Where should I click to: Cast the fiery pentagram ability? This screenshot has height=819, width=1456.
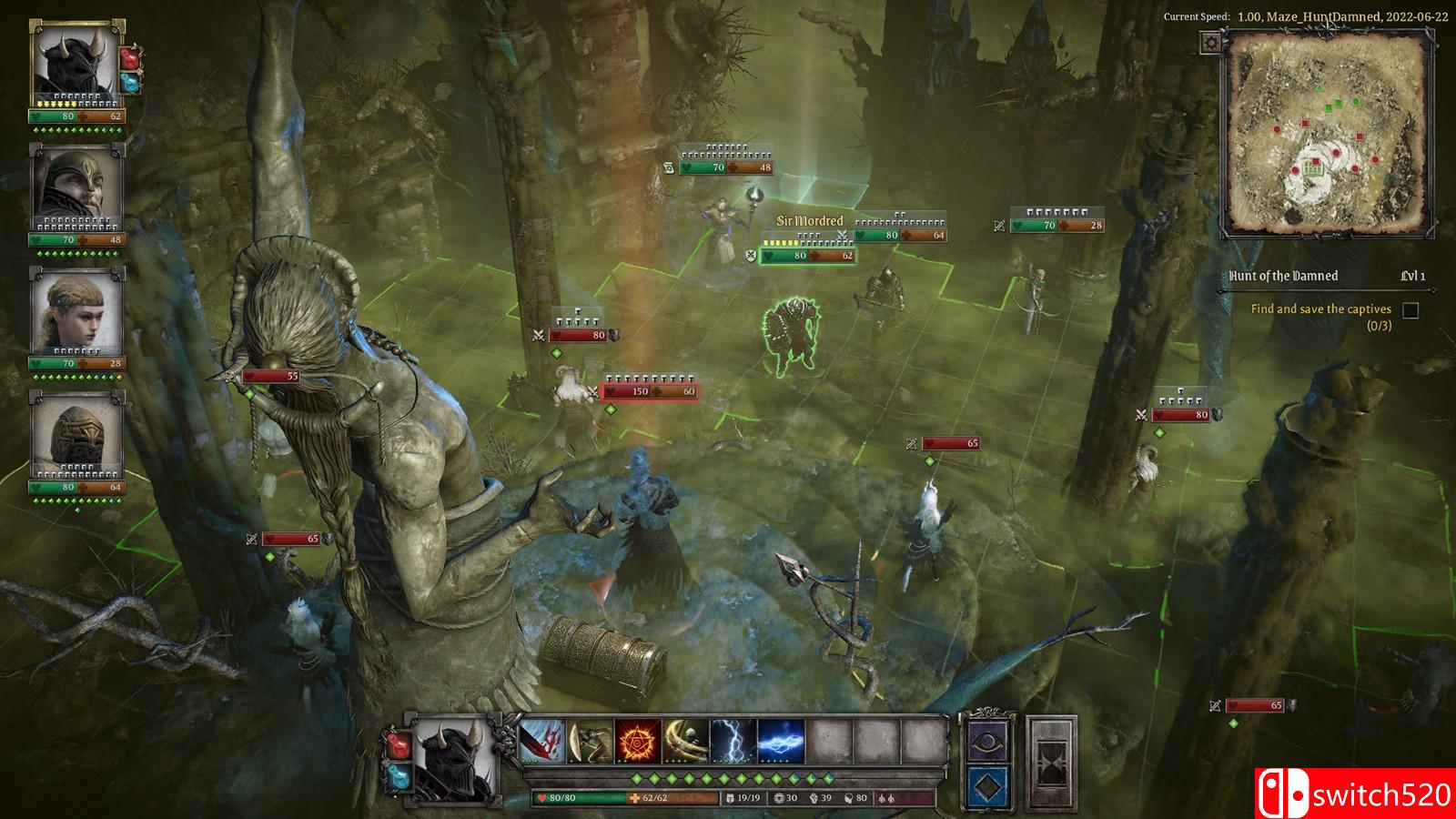point(637,741)
